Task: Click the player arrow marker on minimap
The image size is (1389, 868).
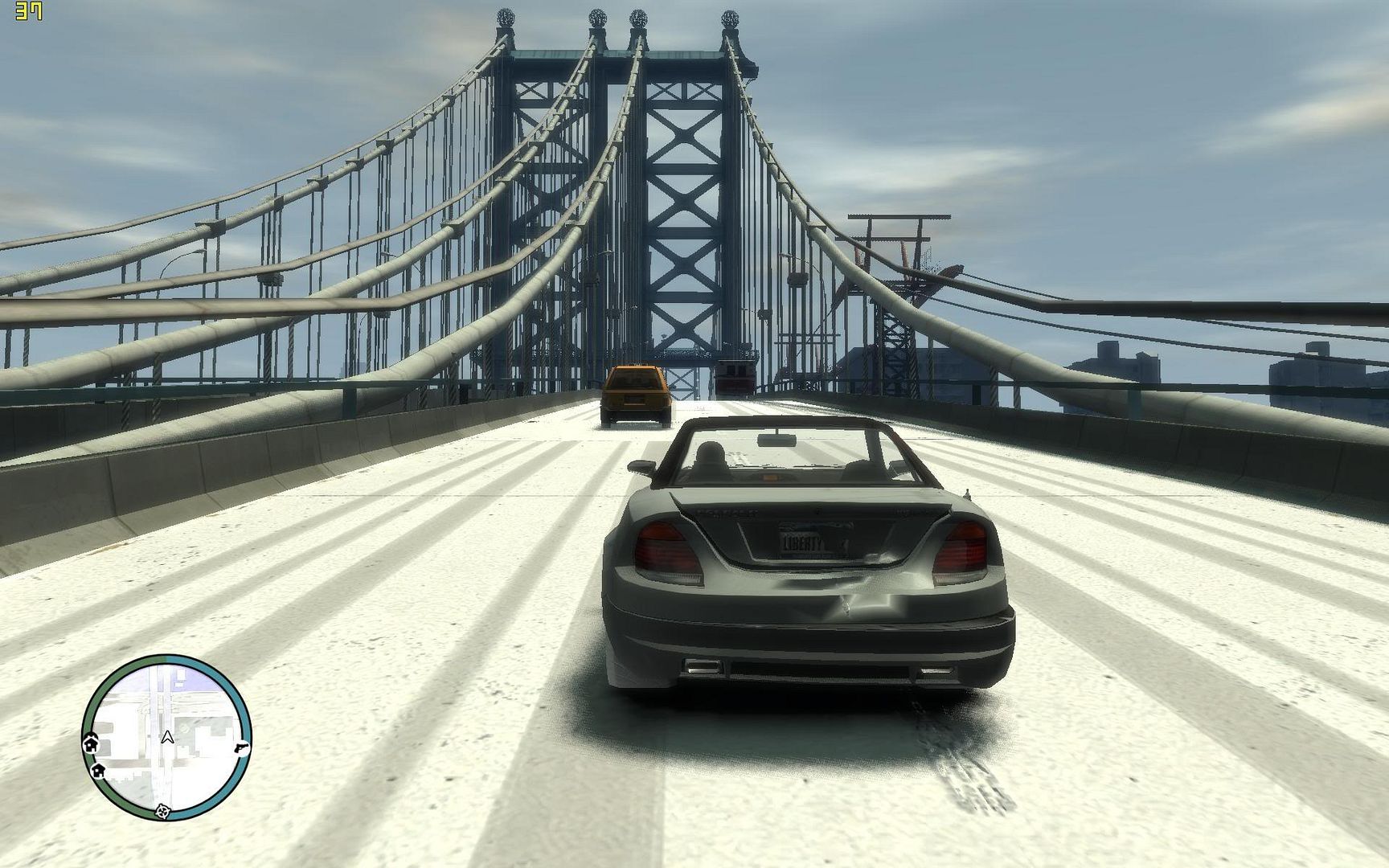Action: [167, 737]
